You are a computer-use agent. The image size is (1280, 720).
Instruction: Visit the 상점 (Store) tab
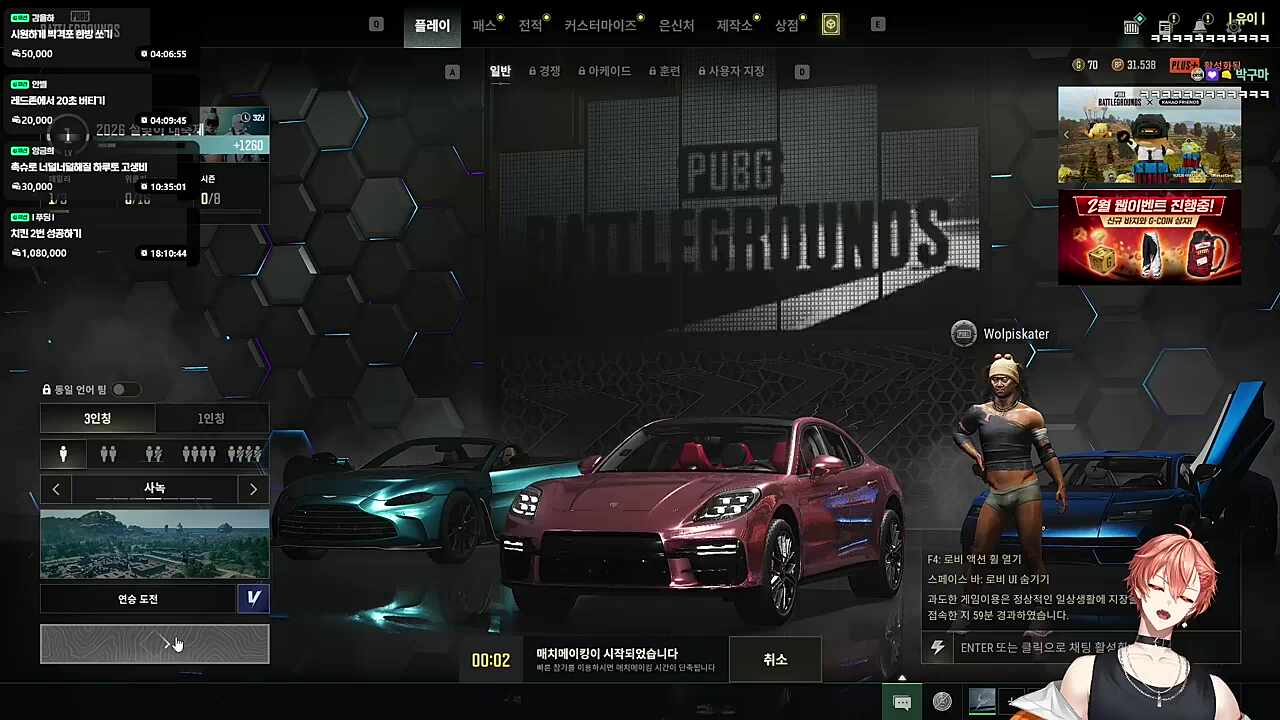click(x=787, y=25)
